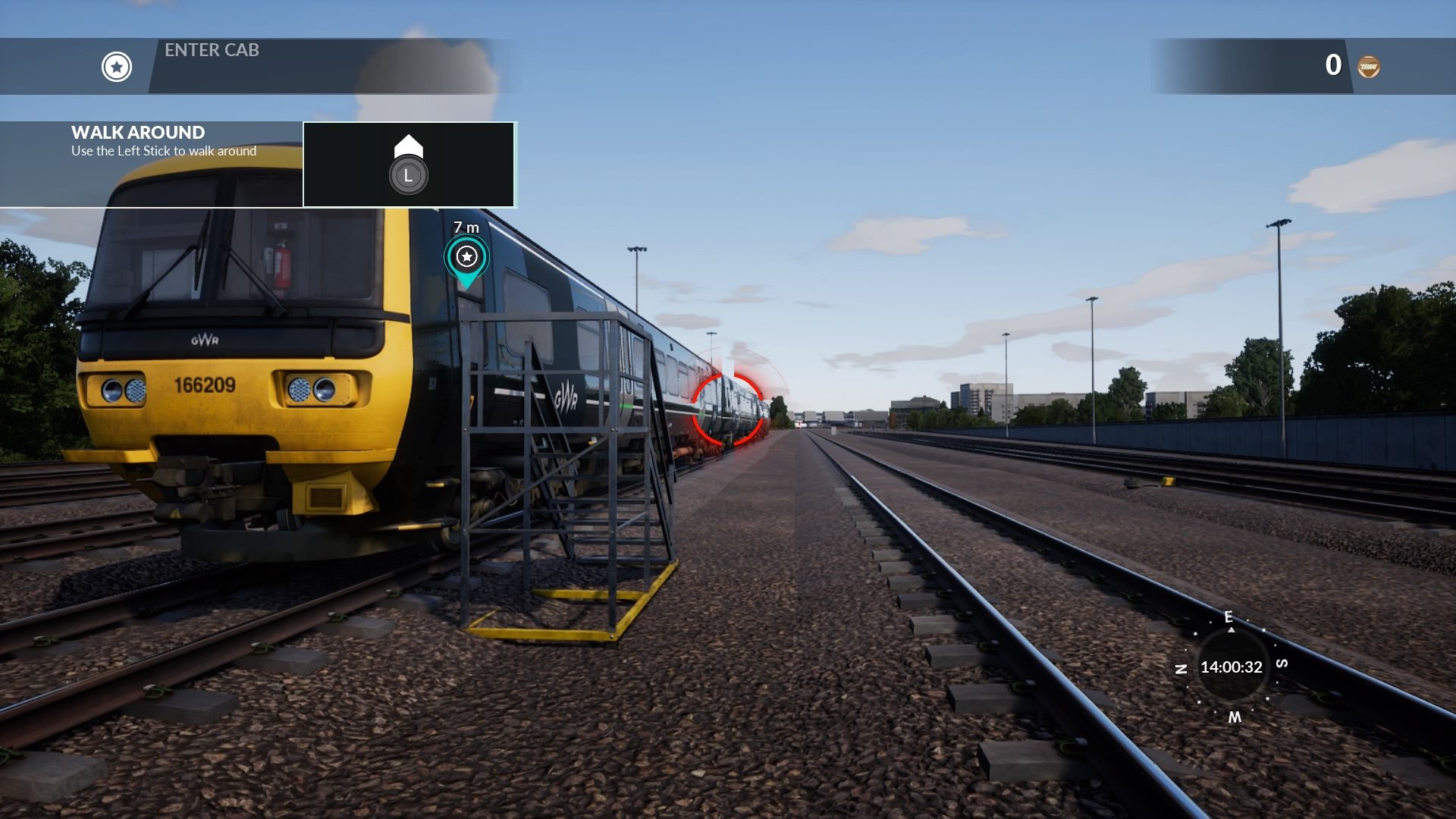
Task: Click the star medallion objective icon
Action: pos(115,67)
